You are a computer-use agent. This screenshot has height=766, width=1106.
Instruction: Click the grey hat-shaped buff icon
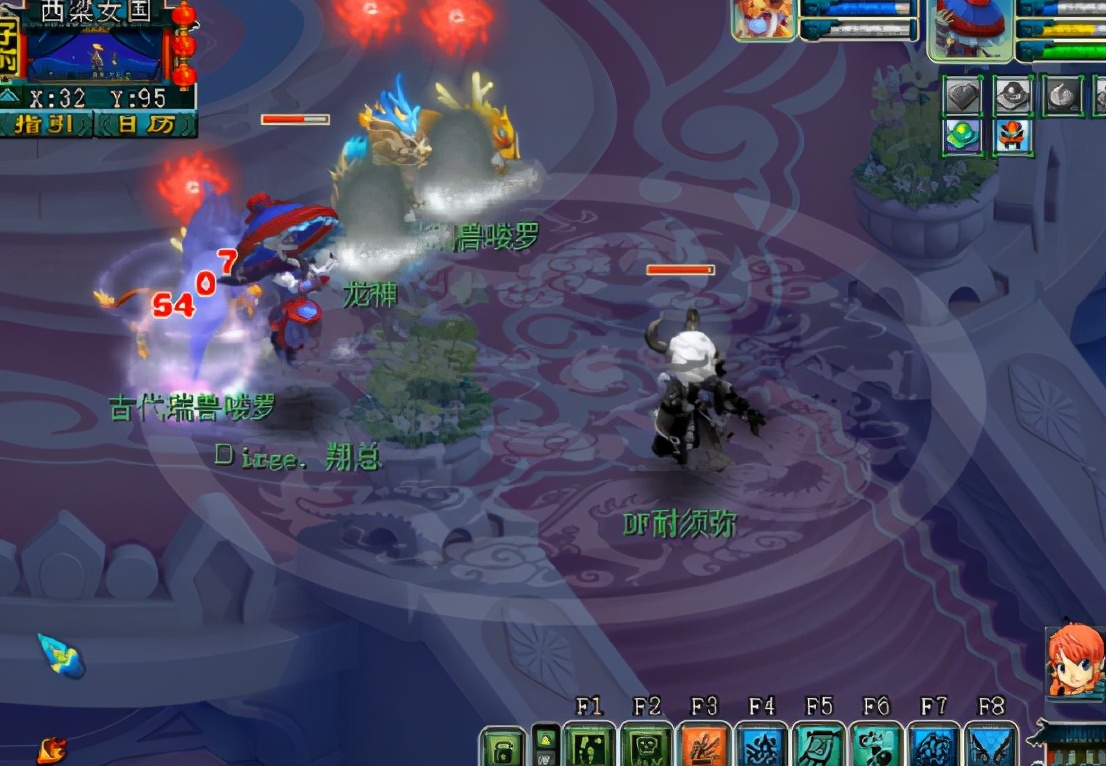point(1013,96)
